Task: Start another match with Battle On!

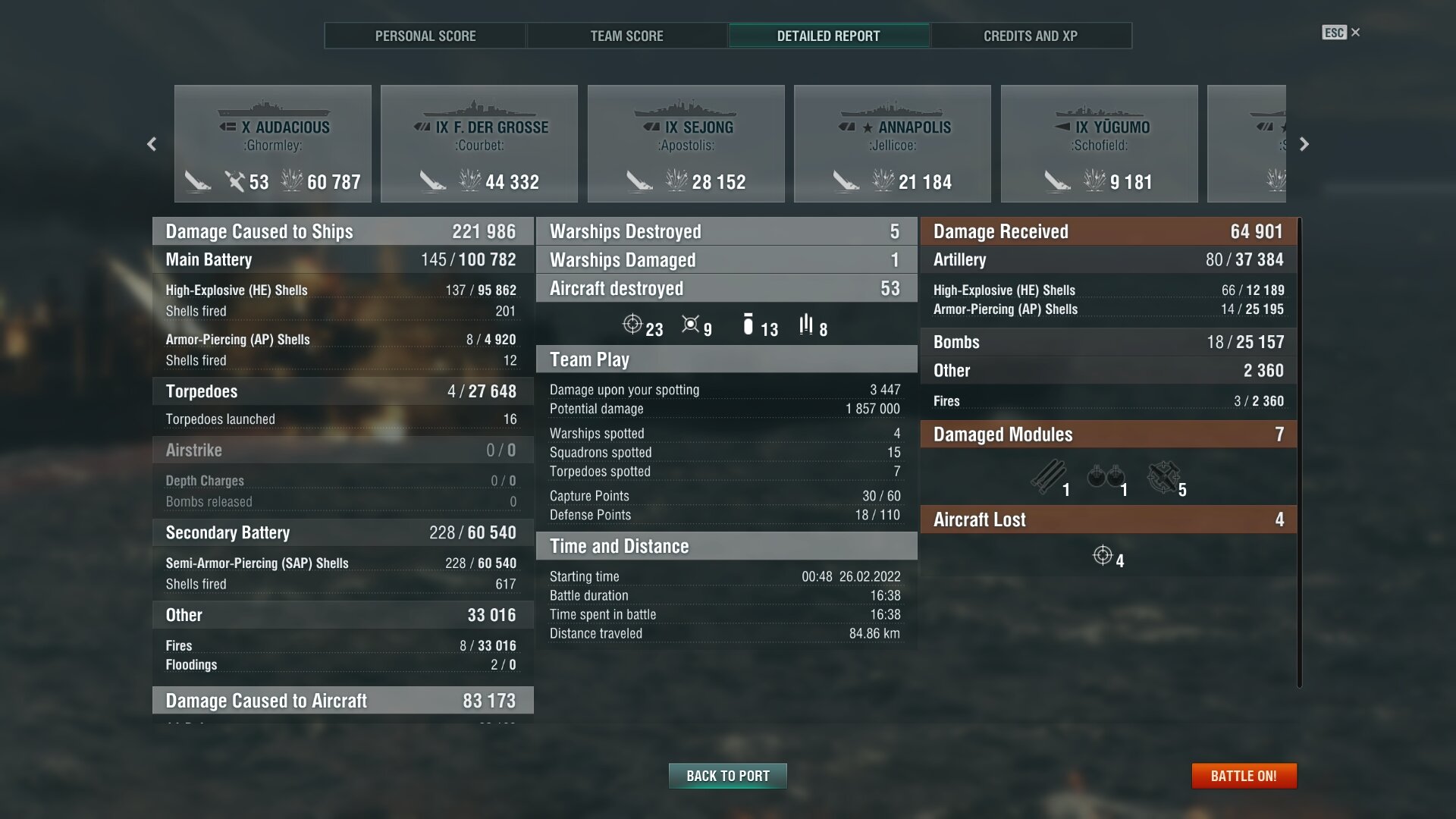Action: click(x=1244, y=776)
